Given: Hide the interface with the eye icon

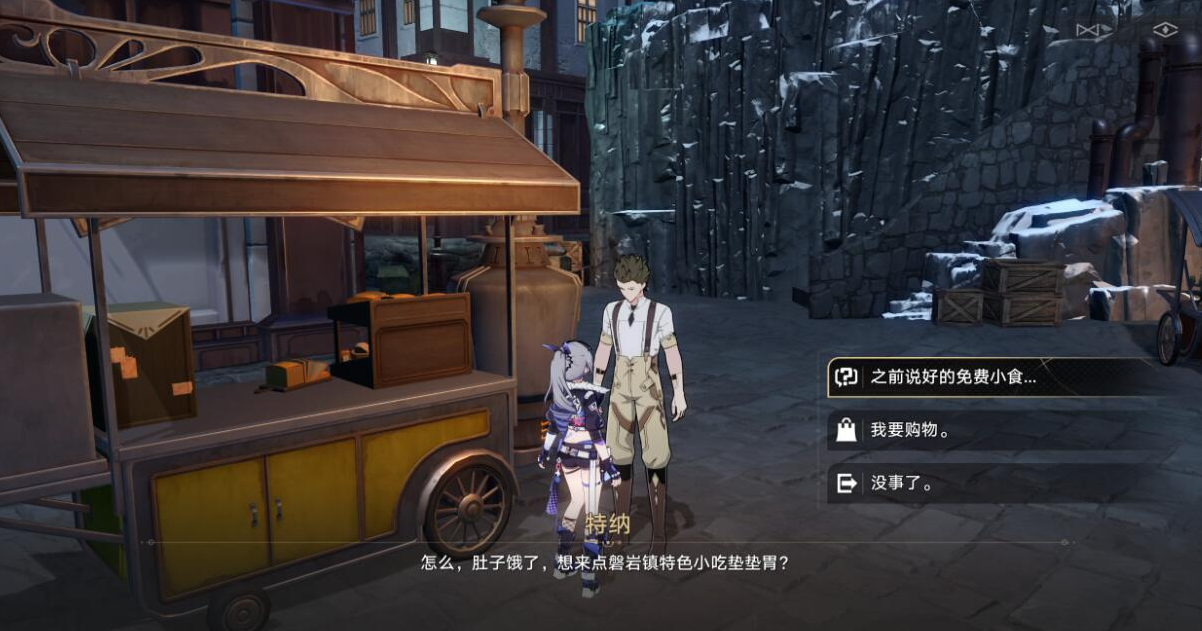Looking at the screenshot, I should point(1164,31).
